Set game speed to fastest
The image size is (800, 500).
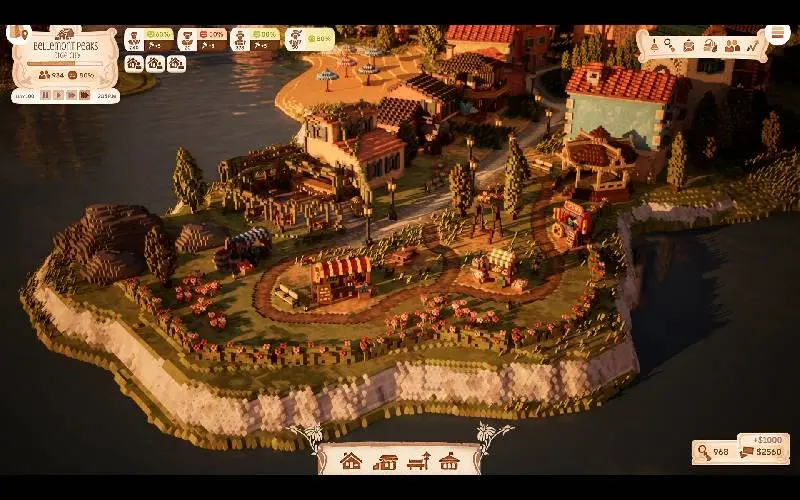click(85, 96)
